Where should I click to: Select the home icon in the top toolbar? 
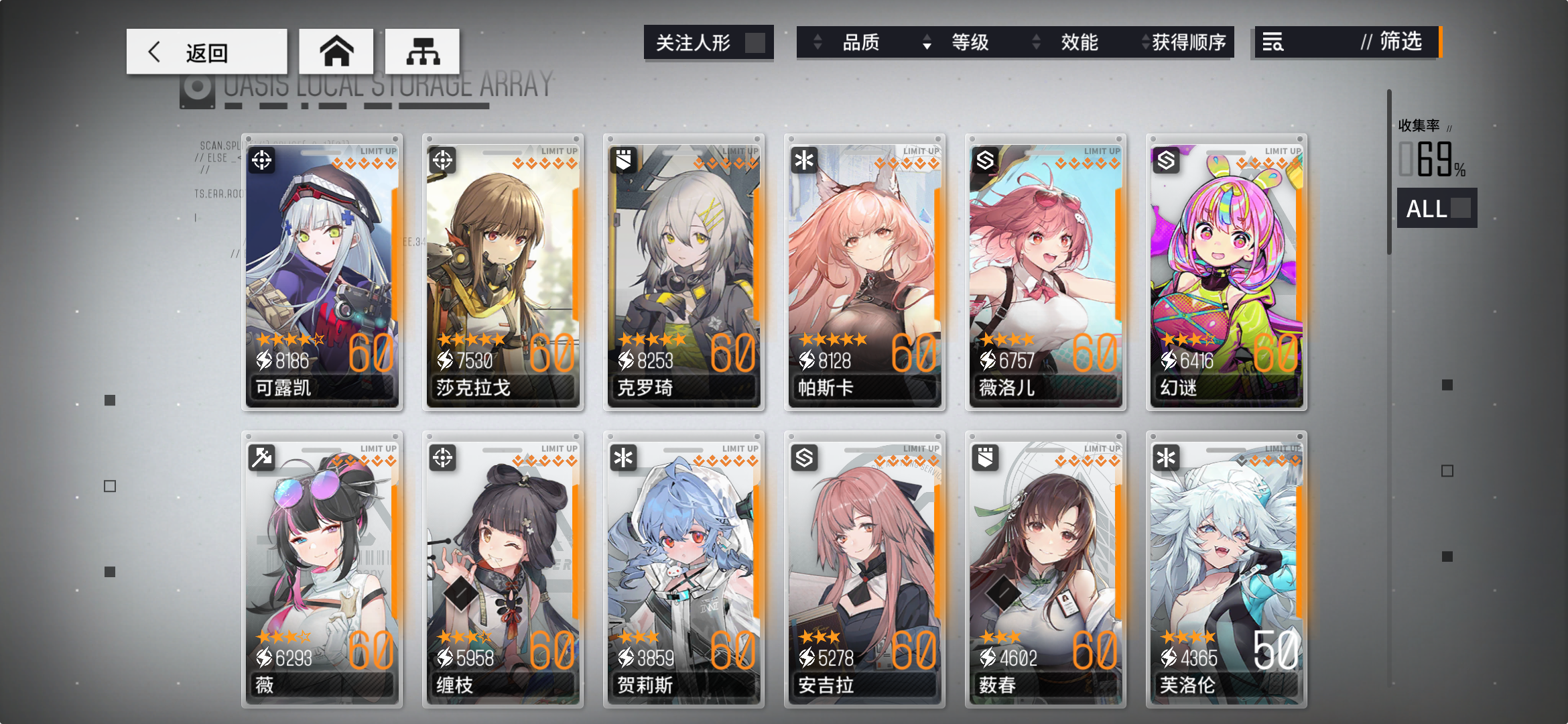point(338,51)
